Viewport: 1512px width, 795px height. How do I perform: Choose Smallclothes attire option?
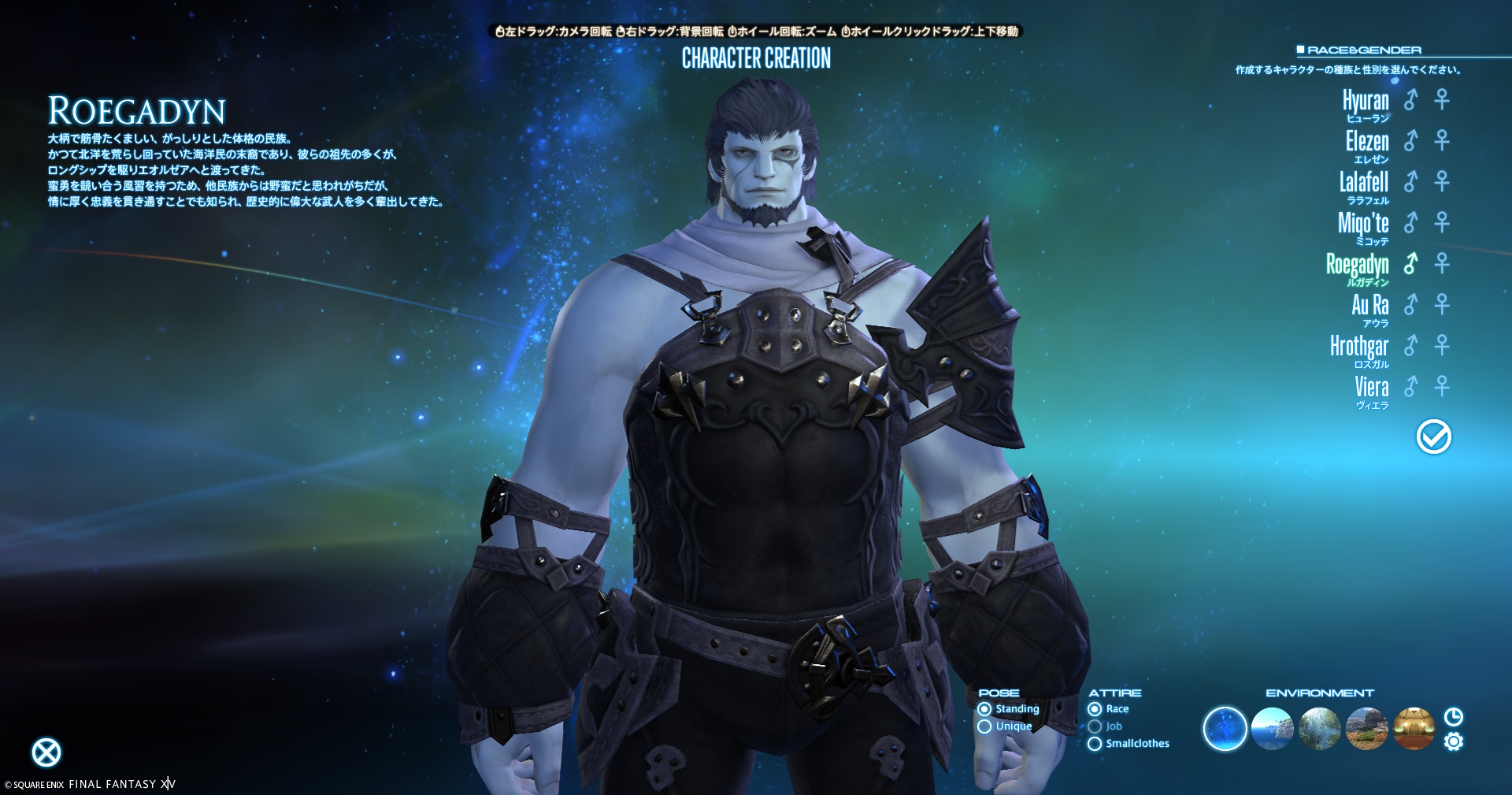[x=1095, y=744]
